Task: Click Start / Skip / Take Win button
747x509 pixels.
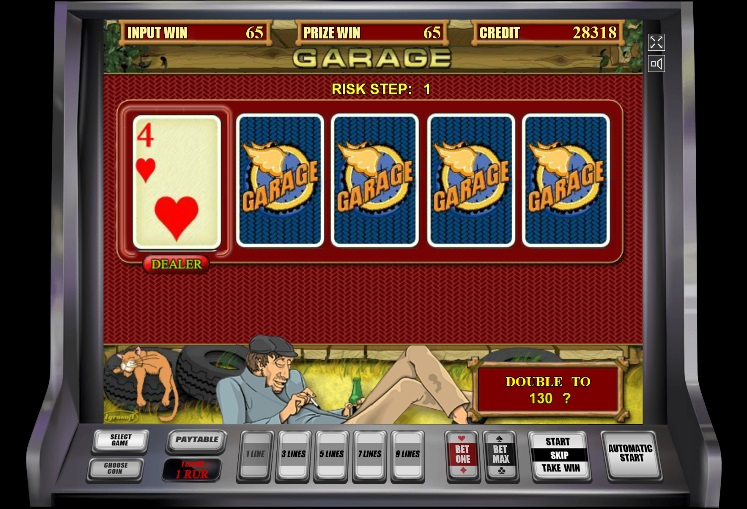Action: (x=558, y=455)
